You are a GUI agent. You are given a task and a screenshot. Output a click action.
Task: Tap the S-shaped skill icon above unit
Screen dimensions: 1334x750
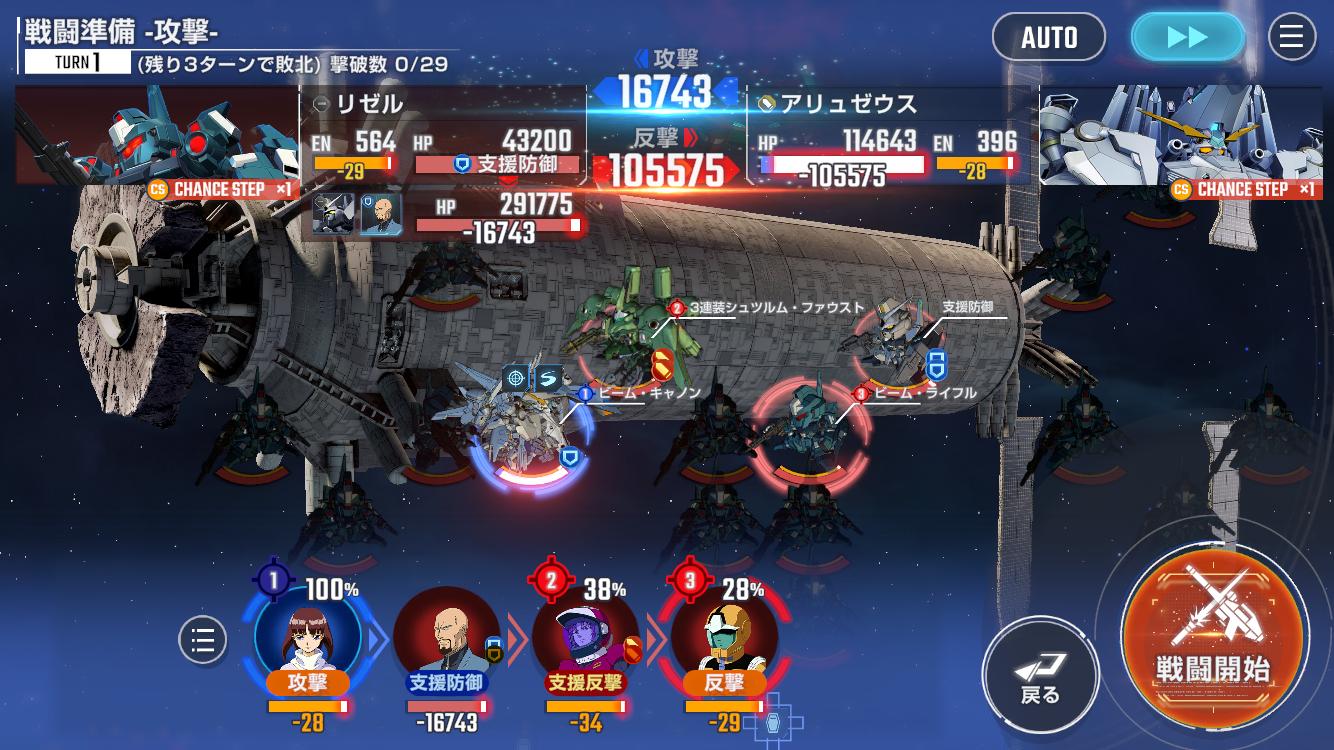pos(548,378)
